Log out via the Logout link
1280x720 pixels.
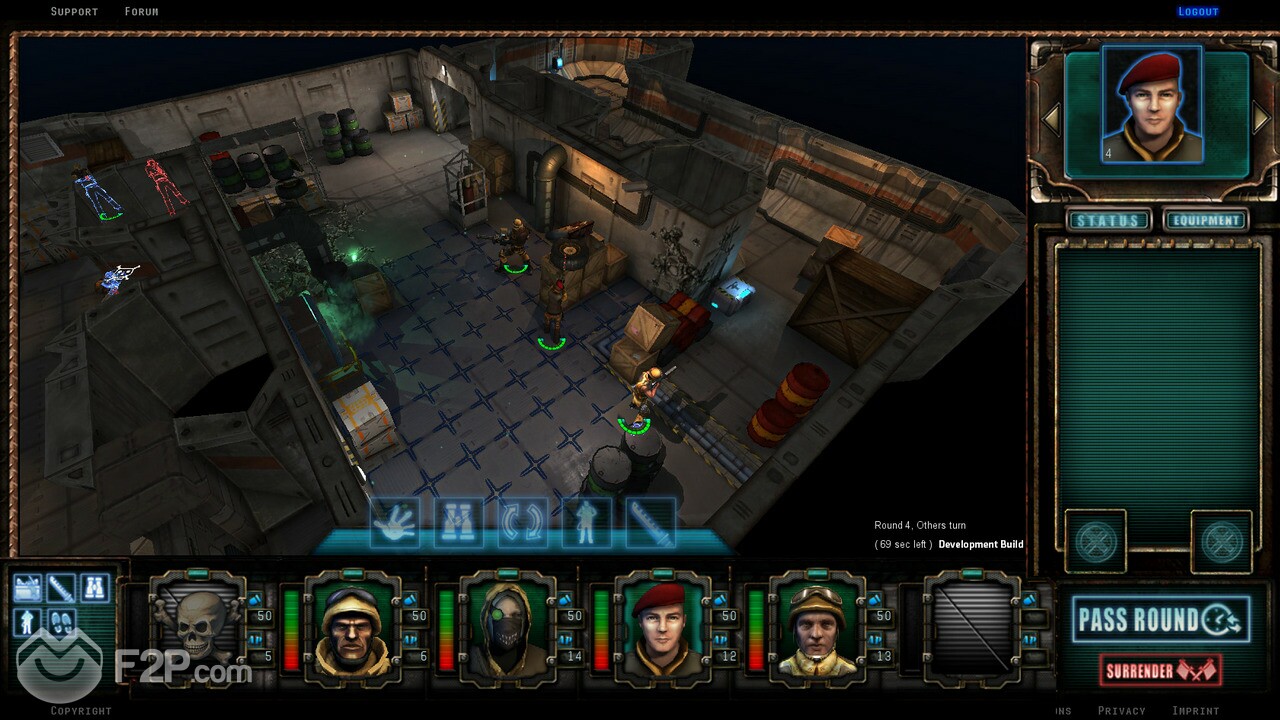1197,12
